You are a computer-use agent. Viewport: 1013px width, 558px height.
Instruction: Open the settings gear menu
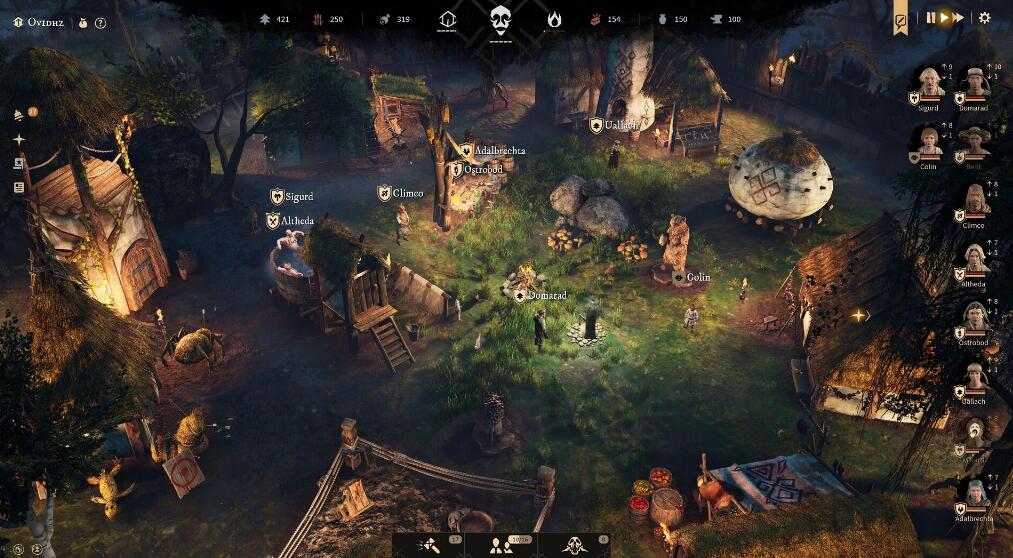click(x=984, y=17)
